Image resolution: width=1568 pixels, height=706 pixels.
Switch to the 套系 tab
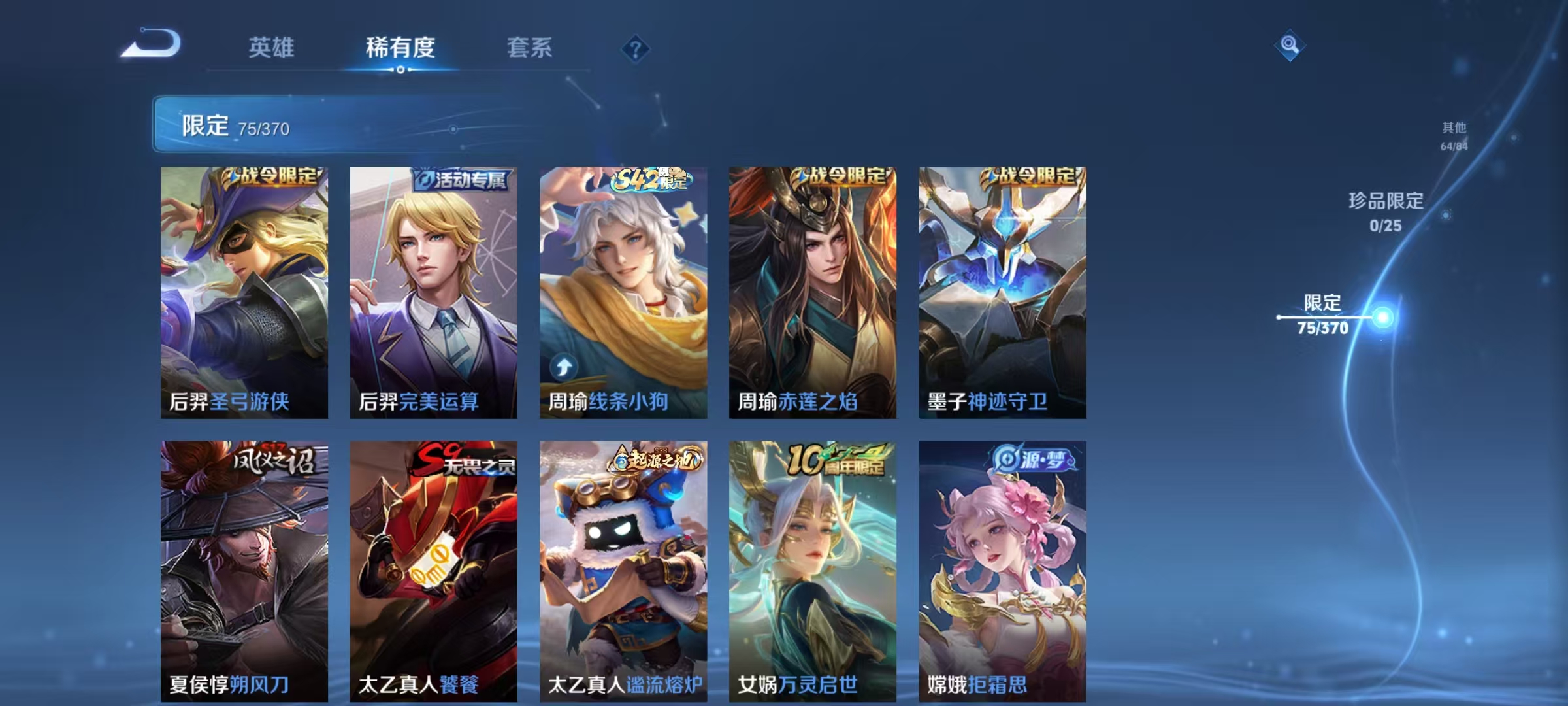531,48
